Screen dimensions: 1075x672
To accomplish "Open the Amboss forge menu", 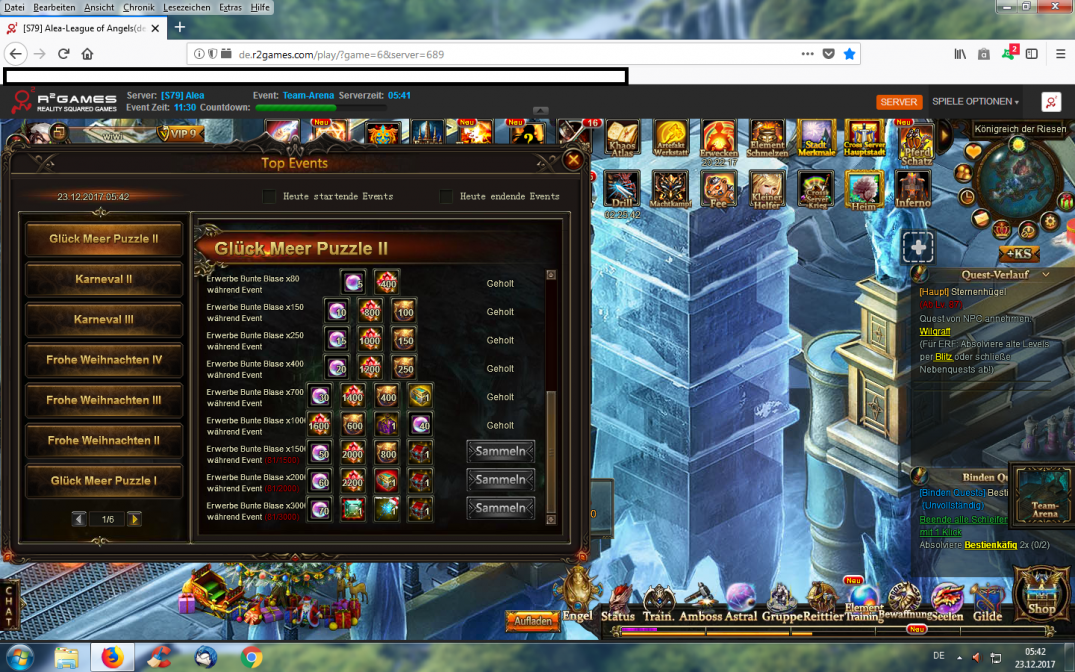I will coord(700,603).
